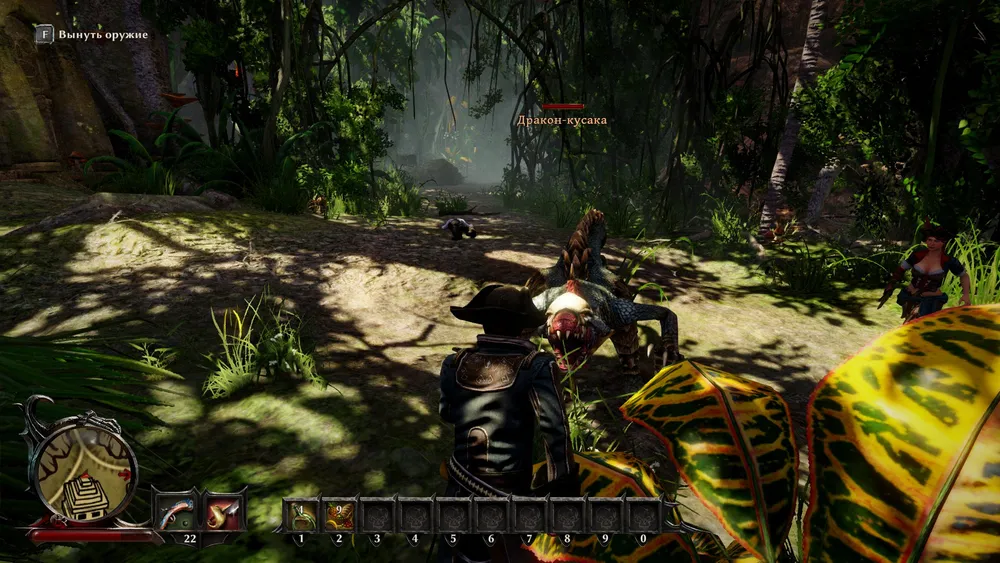Image resolution: width=1000 pixels, height=563 pixels.
Task: Select the slot right of the pistol
Action: tap(224, 511)
